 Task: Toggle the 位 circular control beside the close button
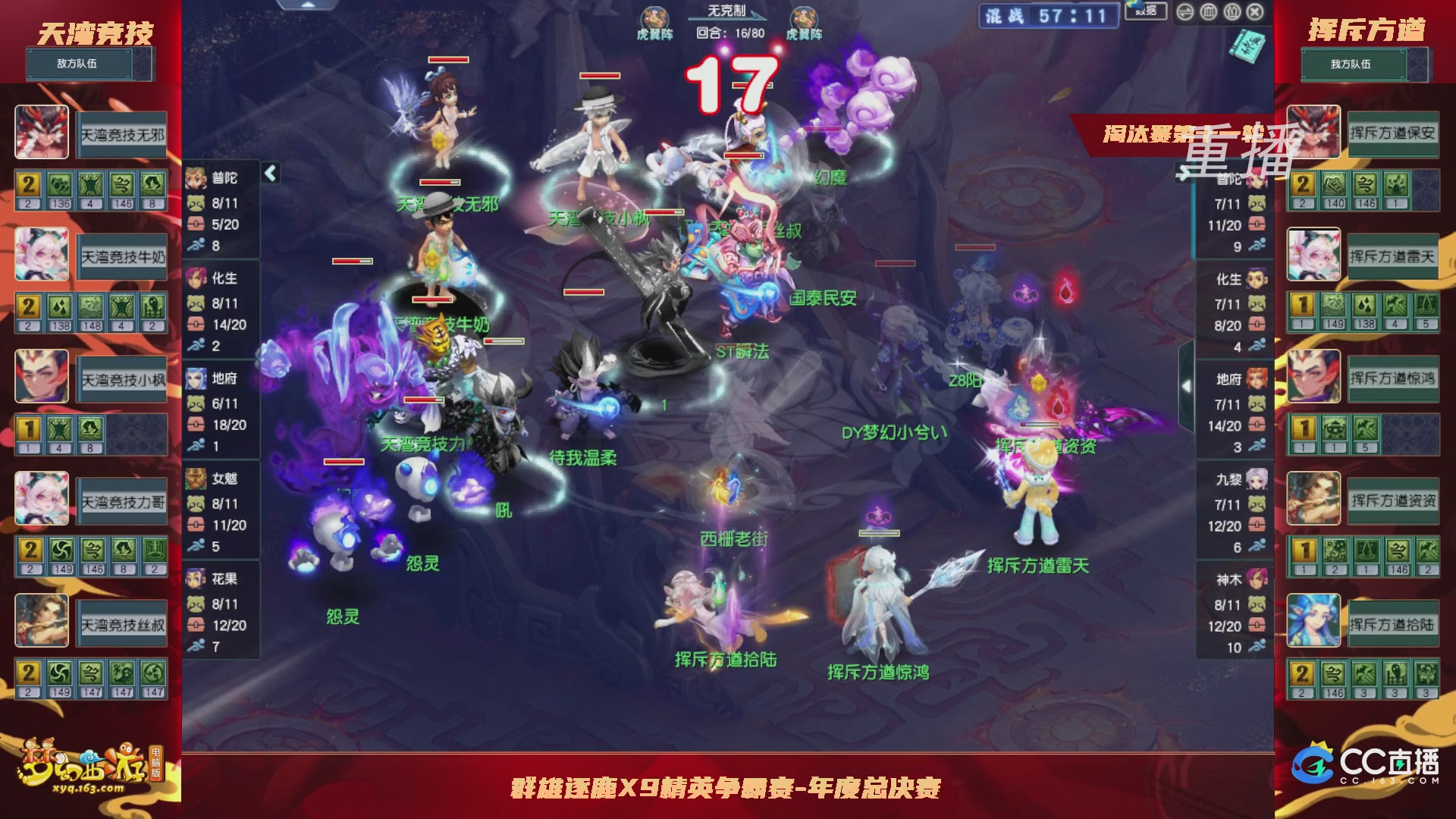[x=1232, y=11]
